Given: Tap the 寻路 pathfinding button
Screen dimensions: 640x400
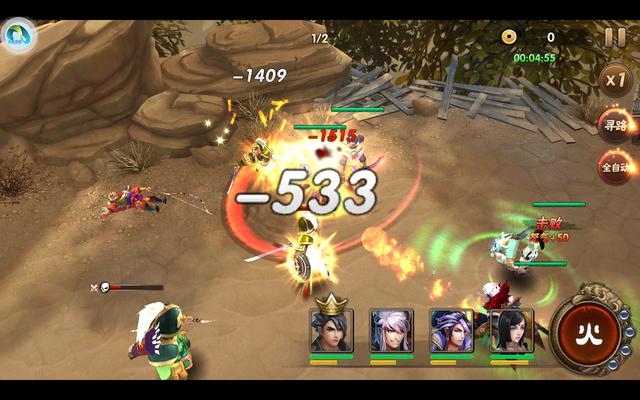Looking at the screenshot, I should pos(615,125).
